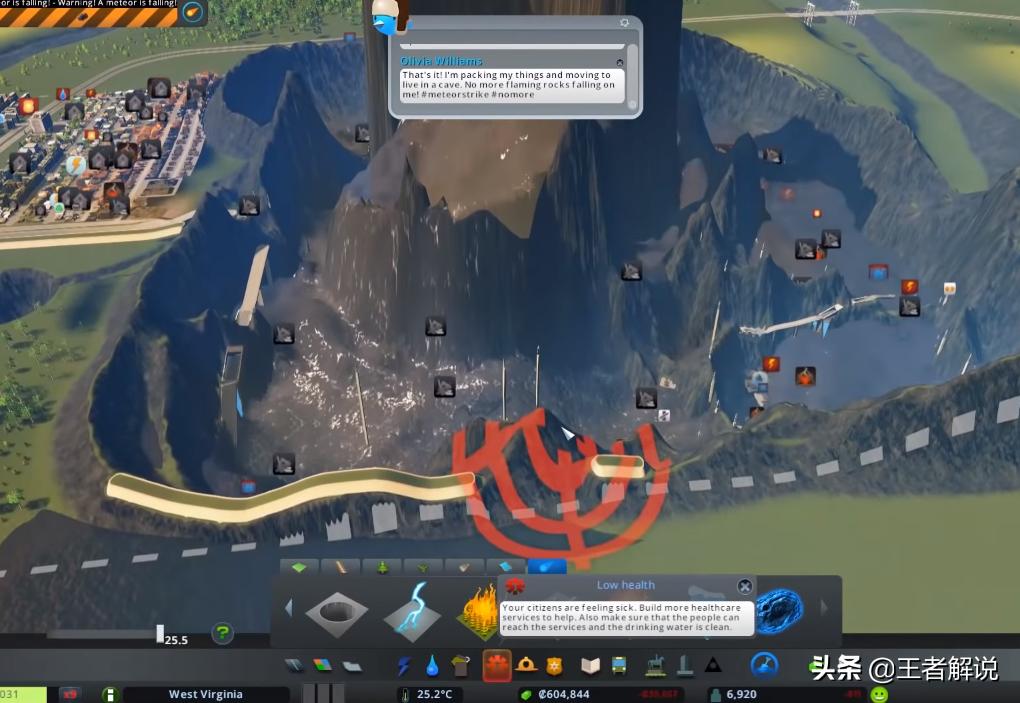Image resolution: width=1020 pixels, height=703 pixels.
Task: Choose the thunderstorm lightning disaster
Action: pos(412,610)
